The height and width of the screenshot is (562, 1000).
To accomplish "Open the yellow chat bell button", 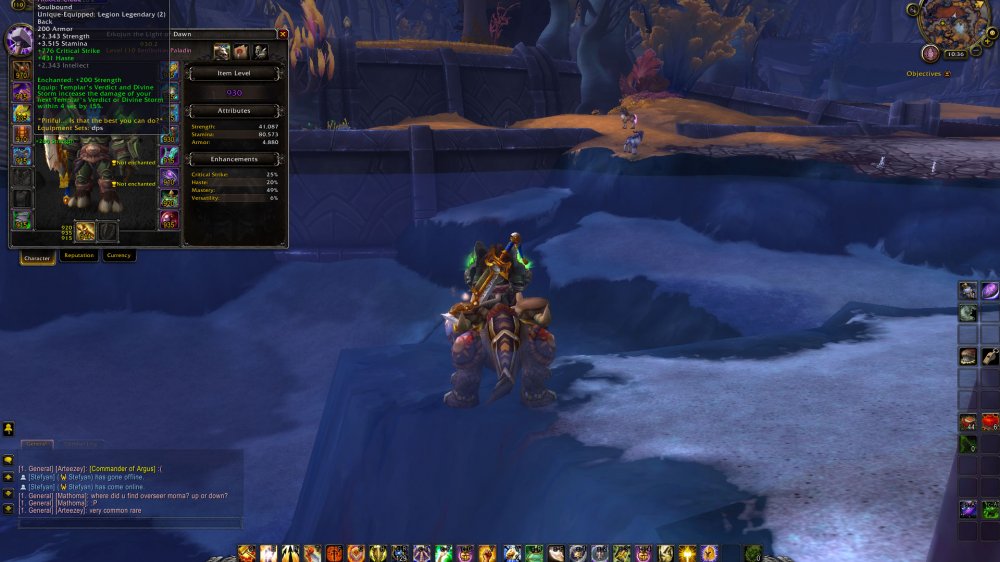I will point(8,429).
